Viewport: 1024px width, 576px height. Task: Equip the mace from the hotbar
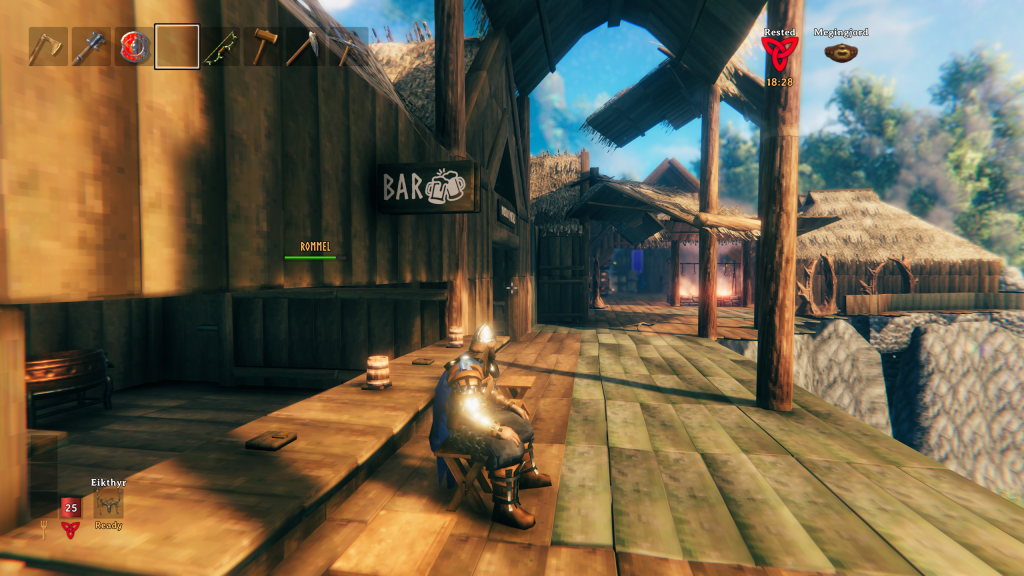(x=89, y=47)
